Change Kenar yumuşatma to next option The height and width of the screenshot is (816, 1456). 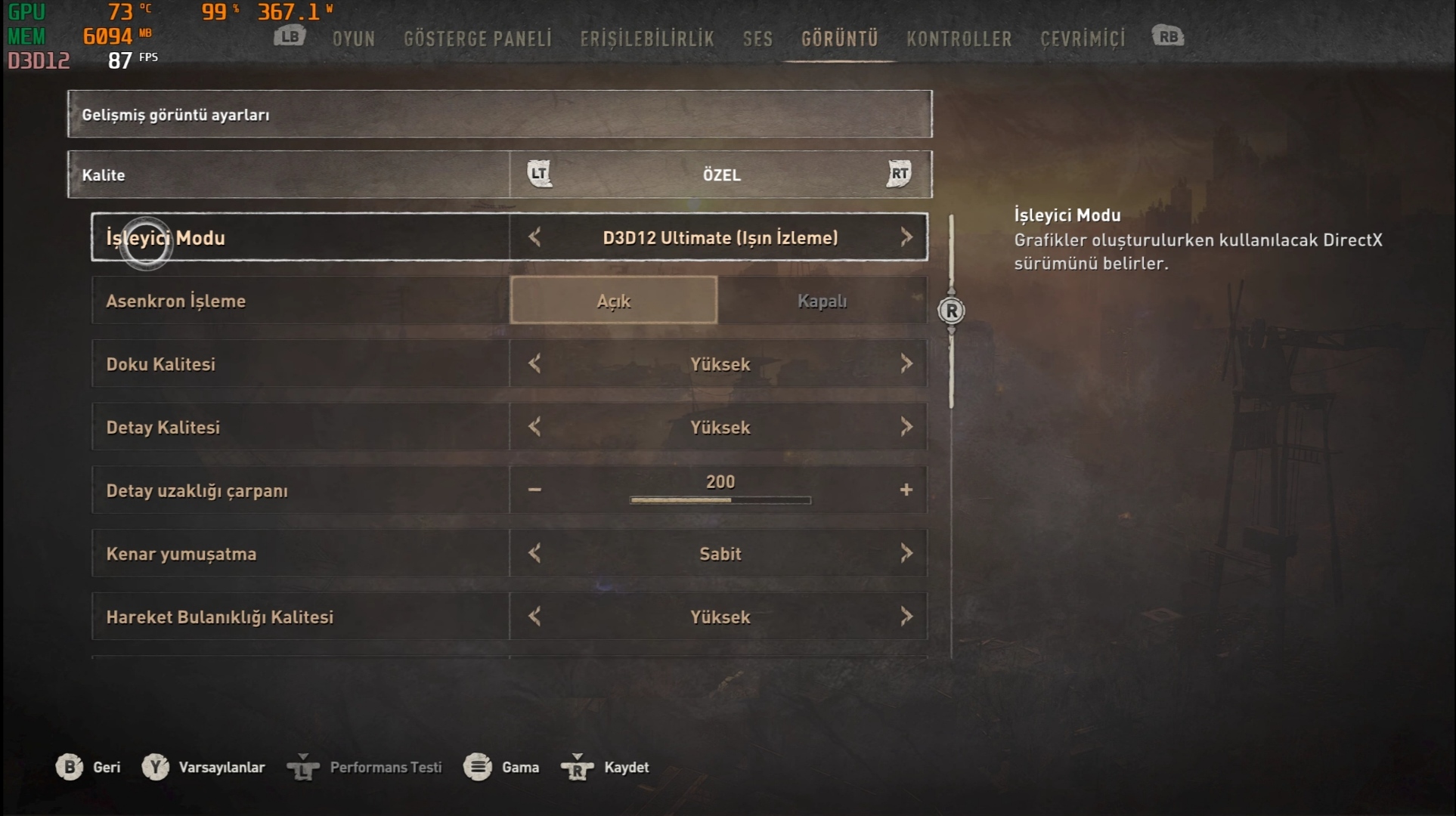906,553
